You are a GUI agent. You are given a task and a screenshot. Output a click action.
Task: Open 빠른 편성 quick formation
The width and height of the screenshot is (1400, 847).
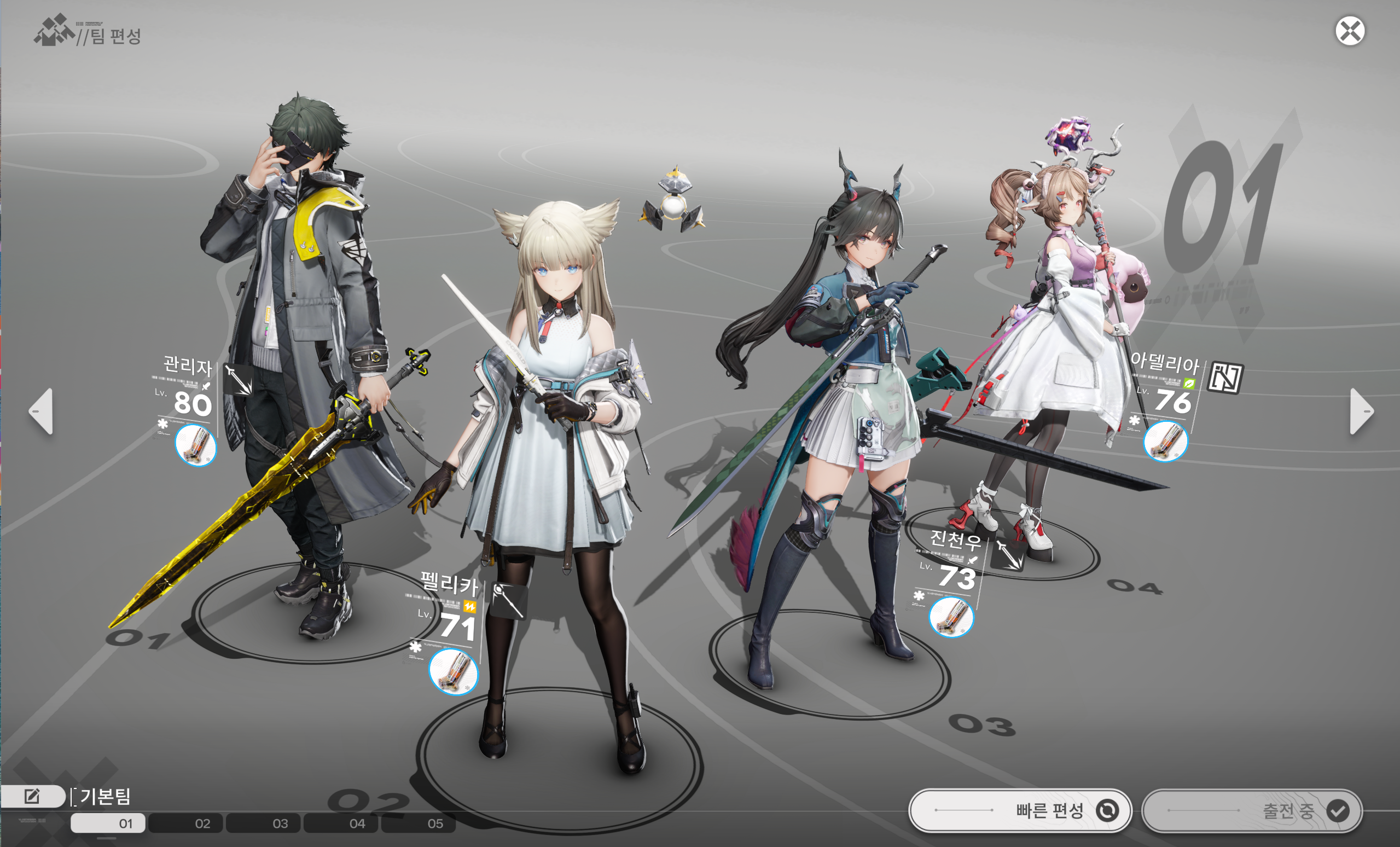pos(1020,810)
